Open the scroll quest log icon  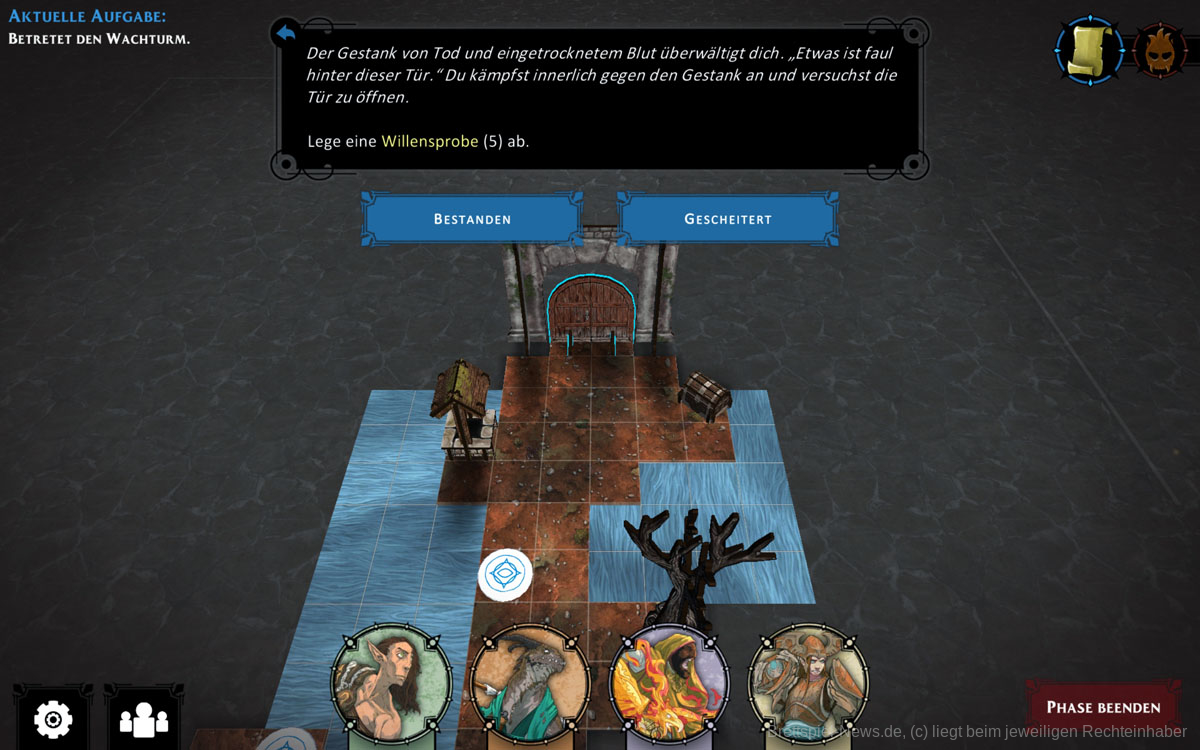1089,50
